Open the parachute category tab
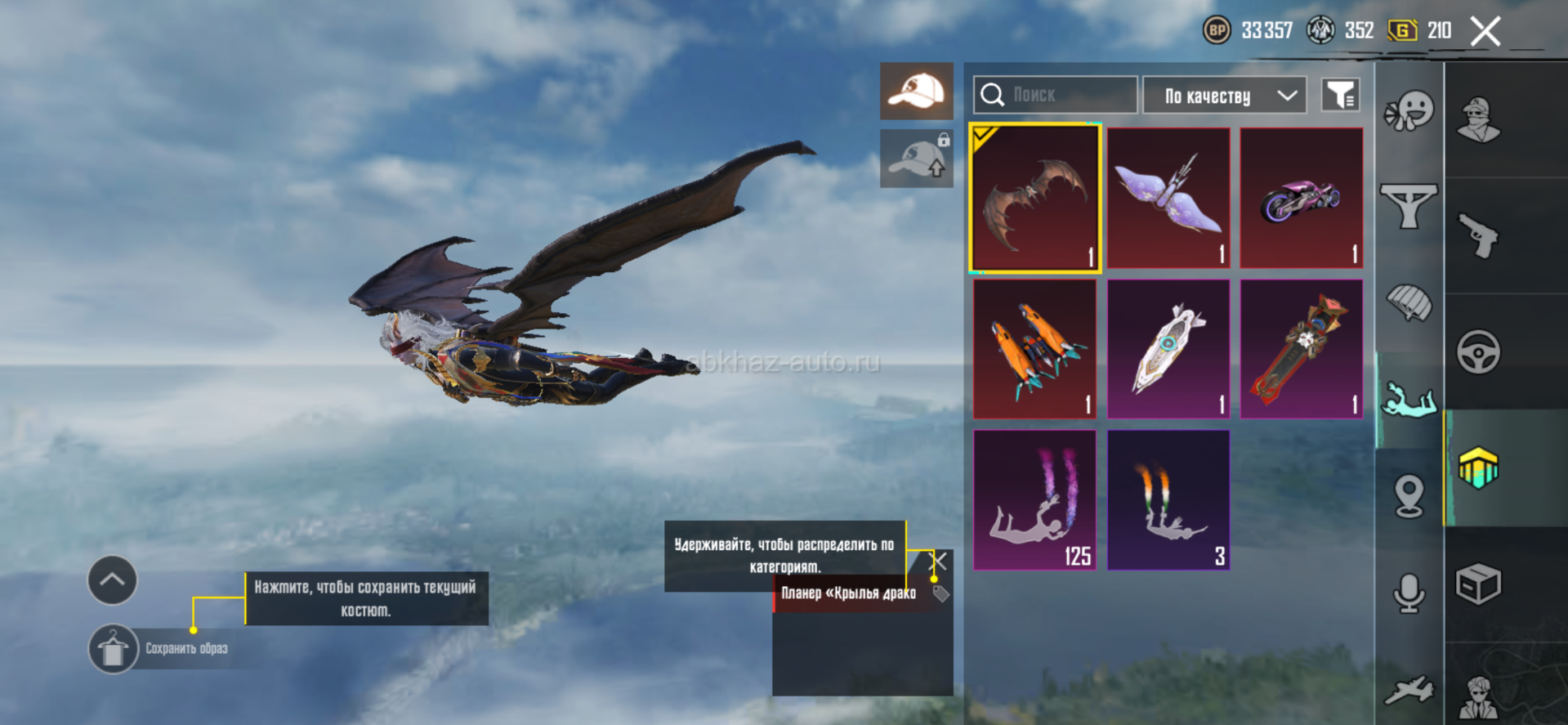This screenshot has width=1568, height=725. (x=1409, y=302)
